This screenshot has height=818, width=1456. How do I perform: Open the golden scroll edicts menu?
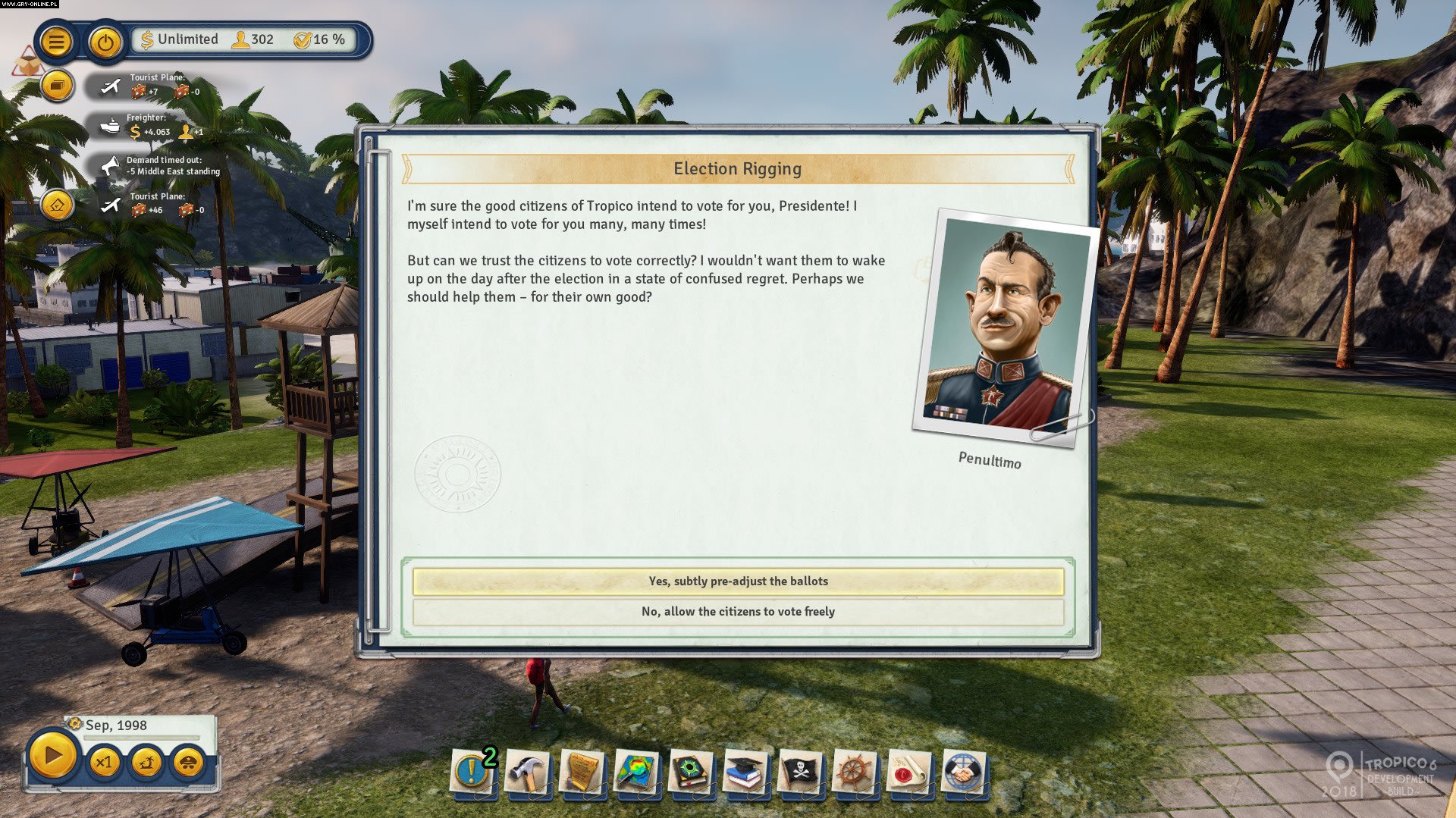pyautogui.click(x=582, y=773)
